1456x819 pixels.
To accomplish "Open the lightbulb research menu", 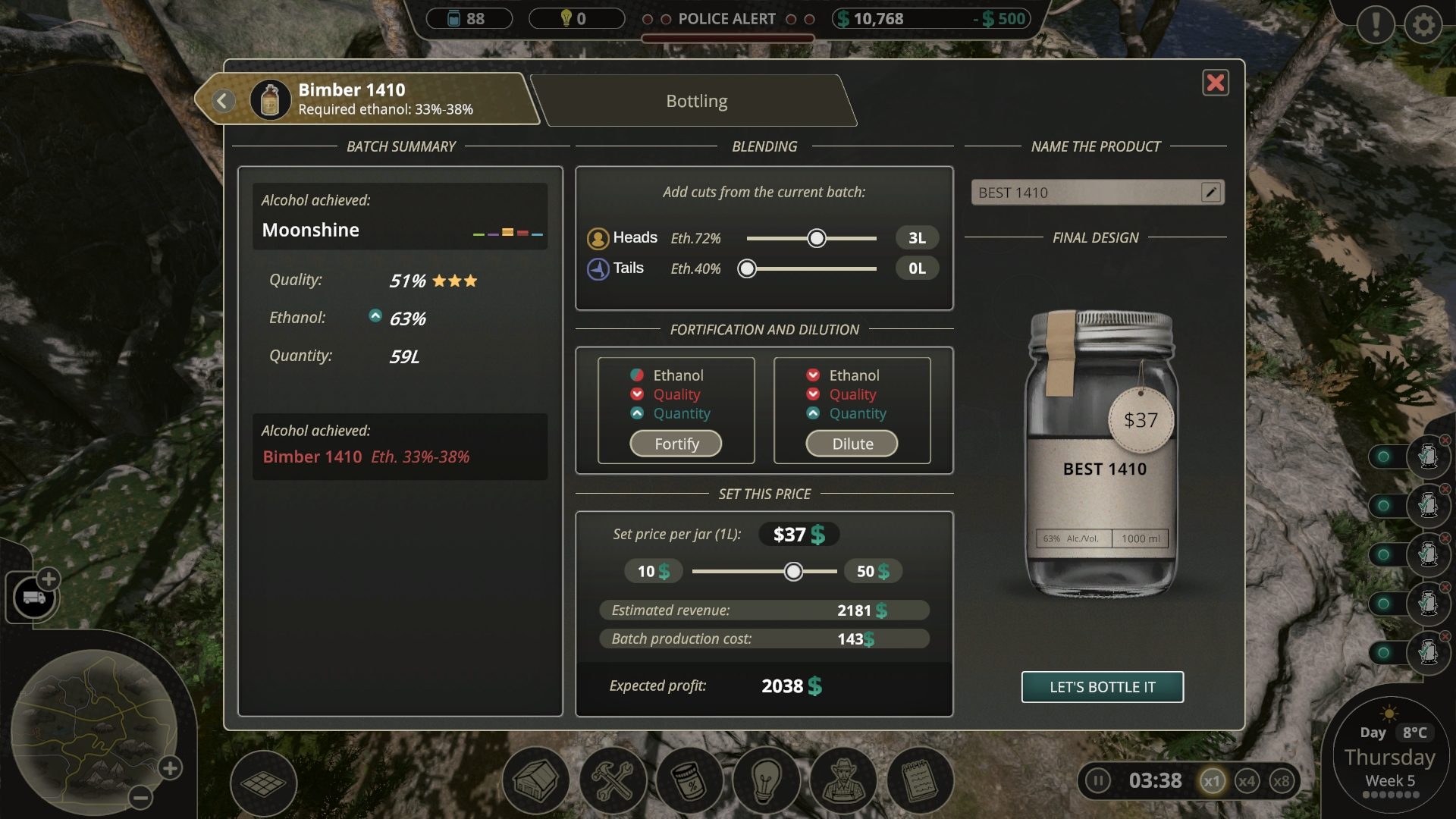I will click(766, 781).
